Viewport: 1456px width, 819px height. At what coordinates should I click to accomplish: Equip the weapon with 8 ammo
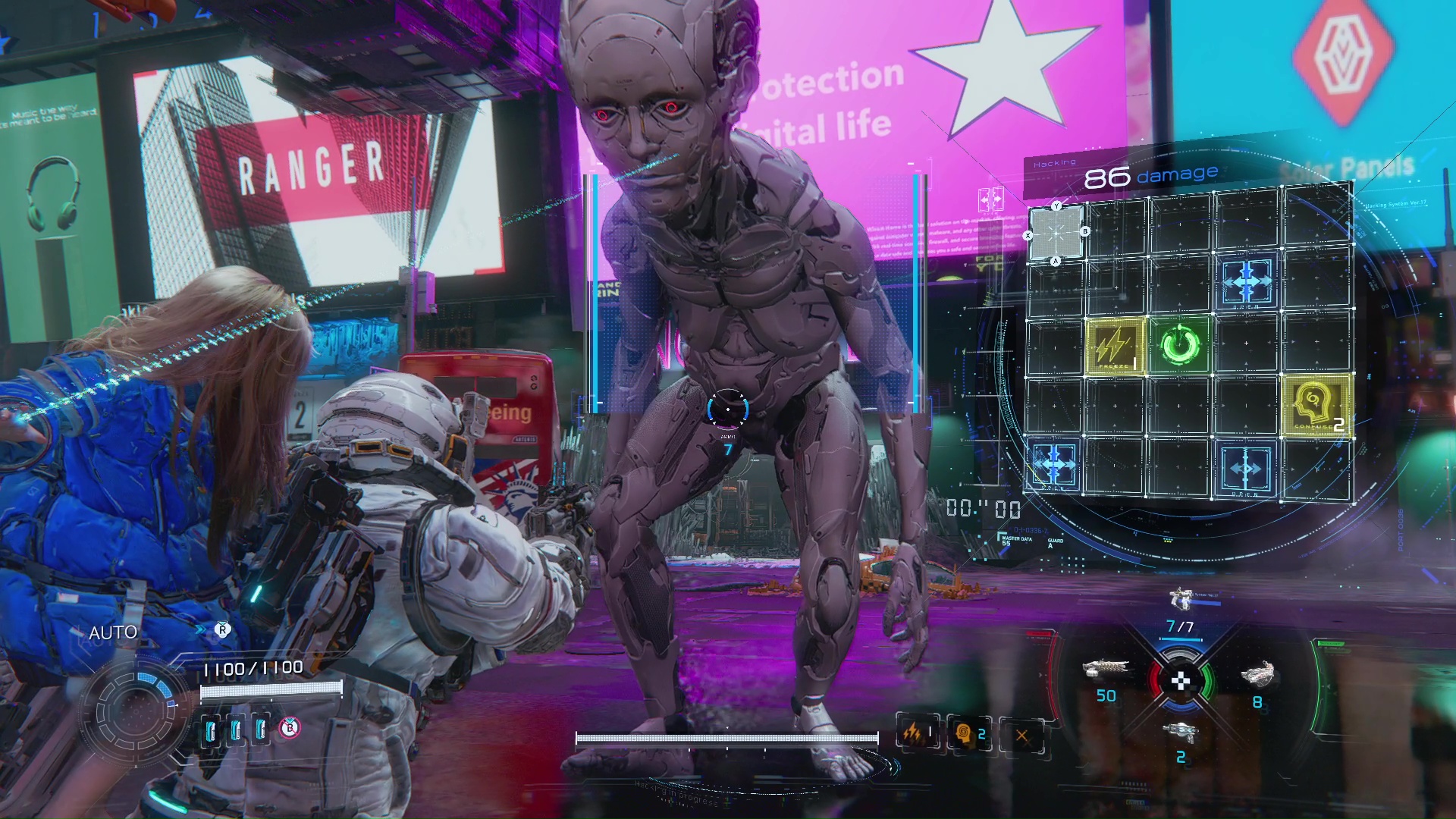(x=1258, y=673)
